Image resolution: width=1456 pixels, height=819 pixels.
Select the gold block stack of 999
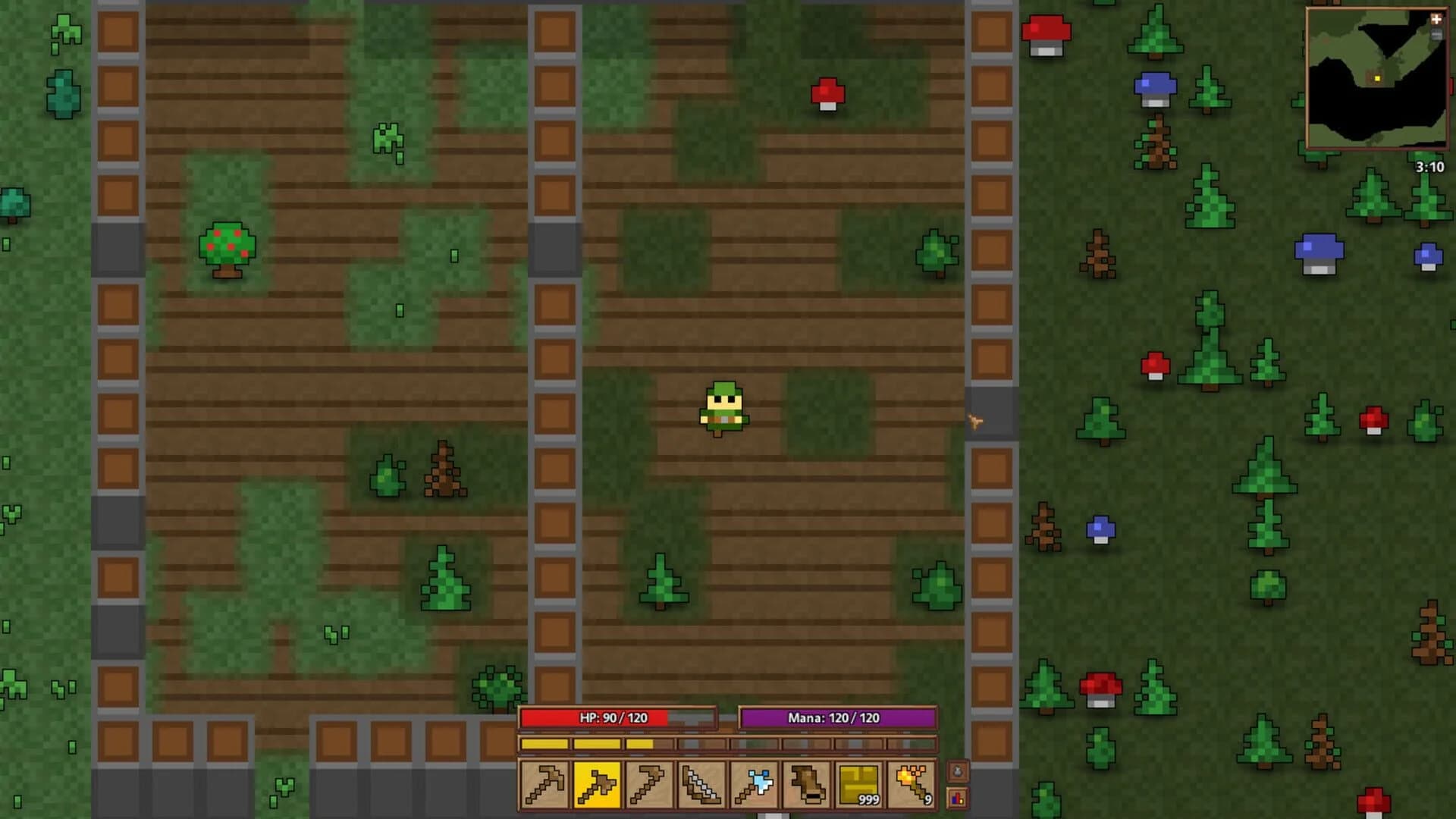click(x=858, y=786)
